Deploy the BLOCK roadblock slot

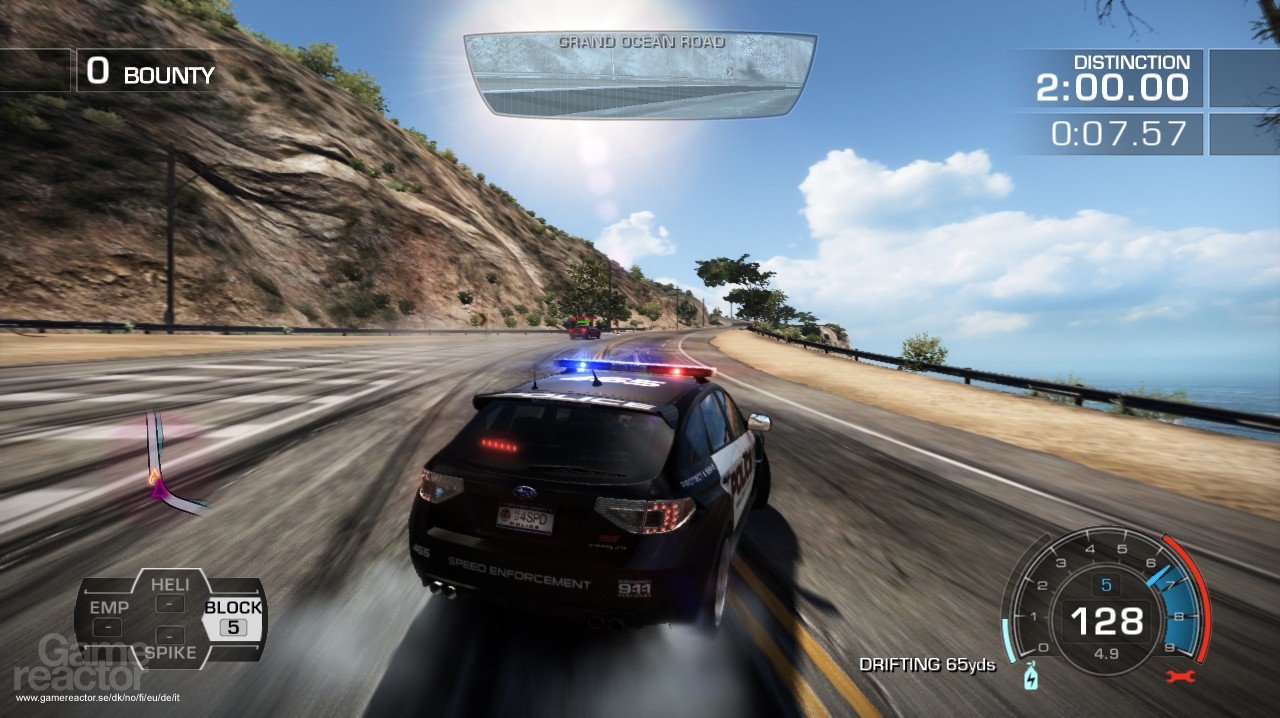pos(233,617)
